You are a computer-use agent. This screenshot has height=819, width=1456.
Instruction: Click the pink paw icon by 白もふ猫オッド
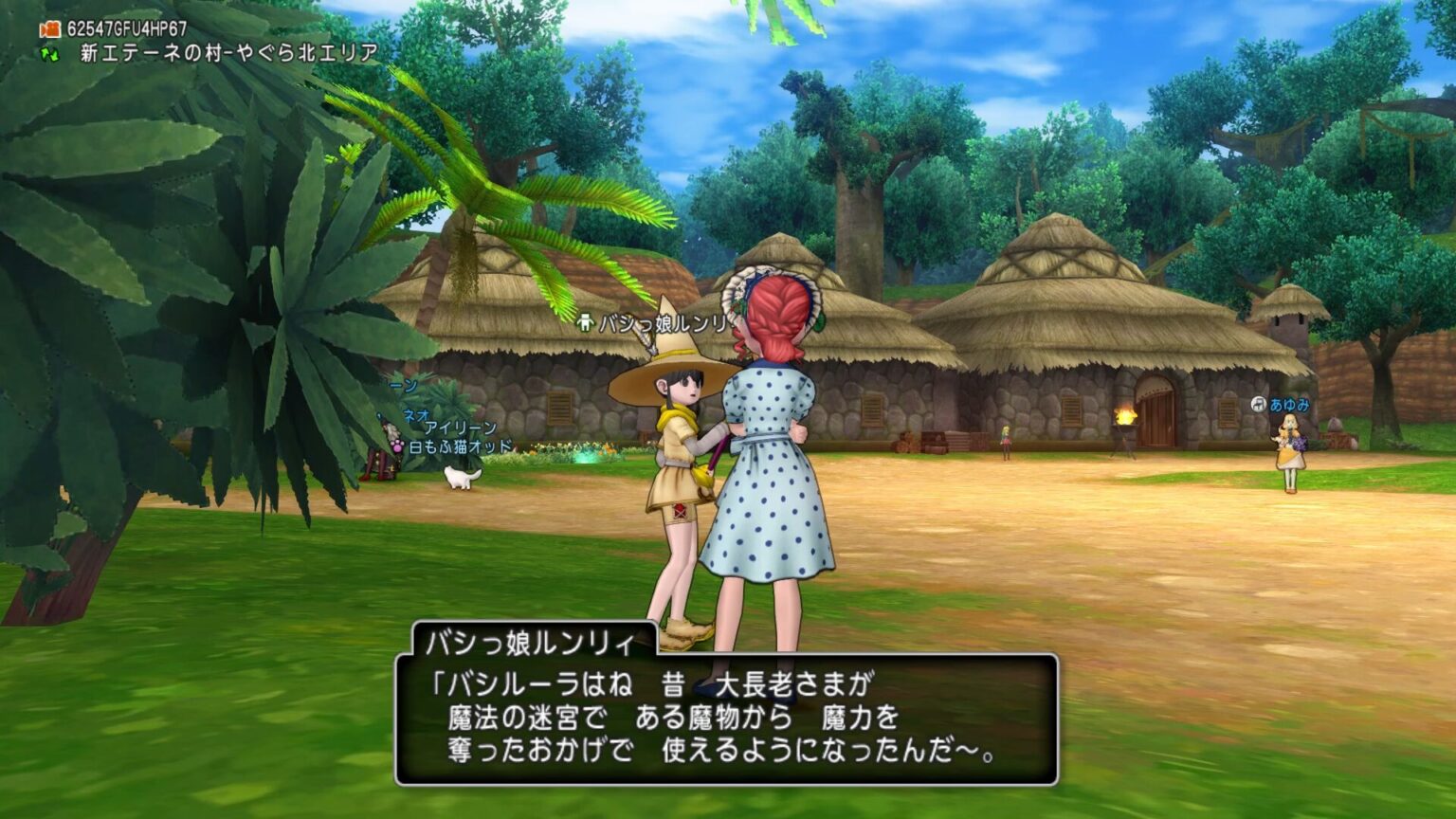tap(397, 446)
